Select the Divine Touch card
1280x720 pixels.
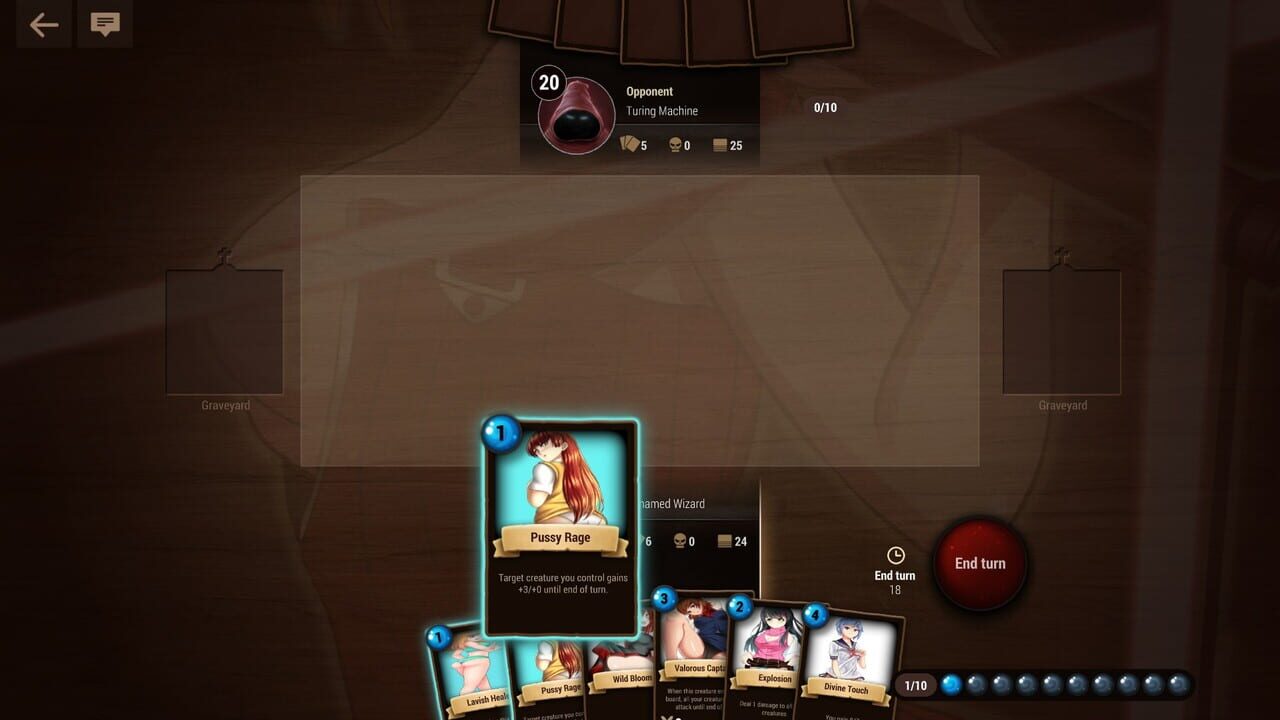pos(848,655)
